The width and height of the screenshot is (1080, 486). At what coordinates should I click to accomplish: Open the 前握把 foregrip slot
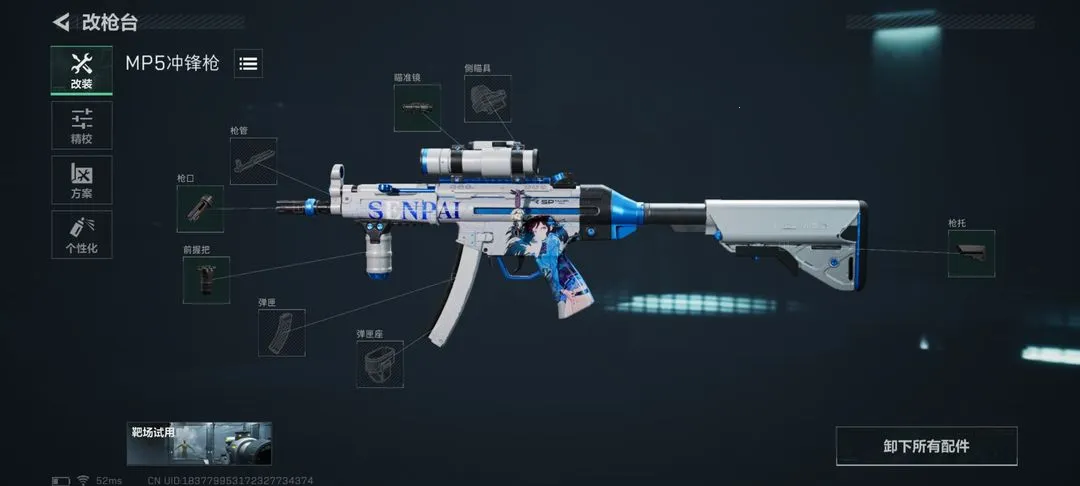pyautogui.click(x=206, y=280)
